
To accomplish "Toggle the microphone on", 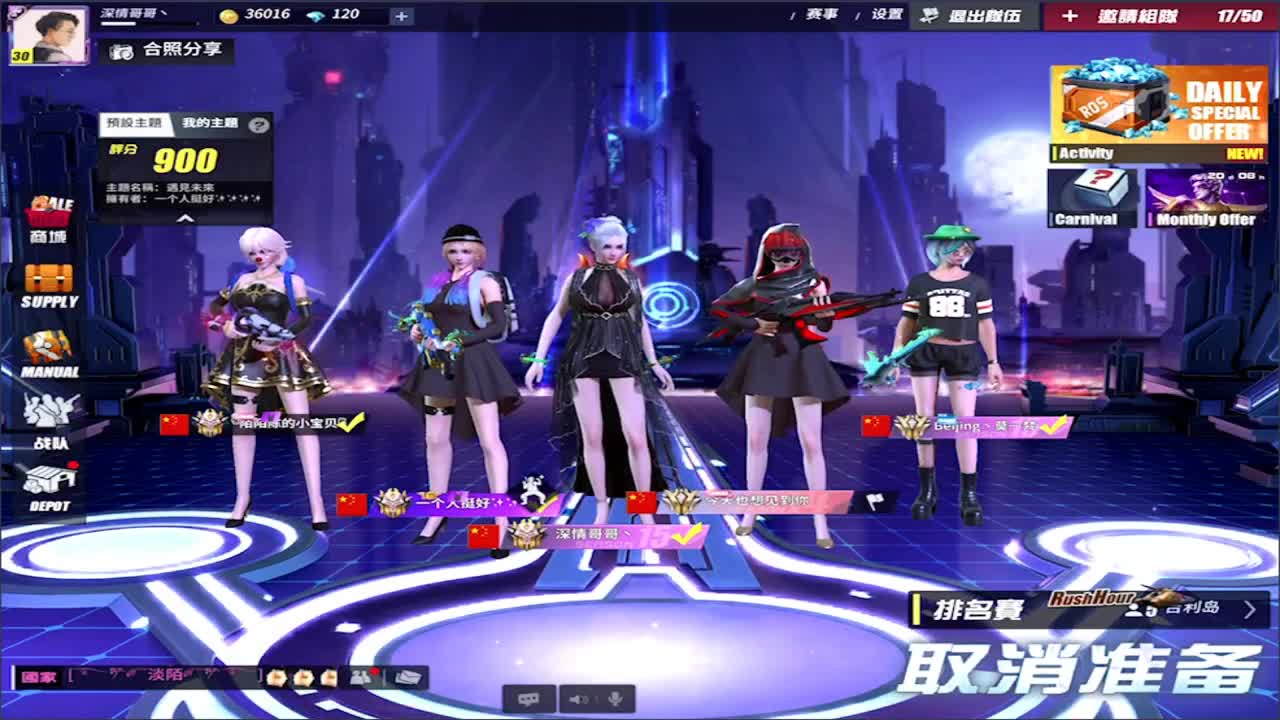I will point(615,699).
